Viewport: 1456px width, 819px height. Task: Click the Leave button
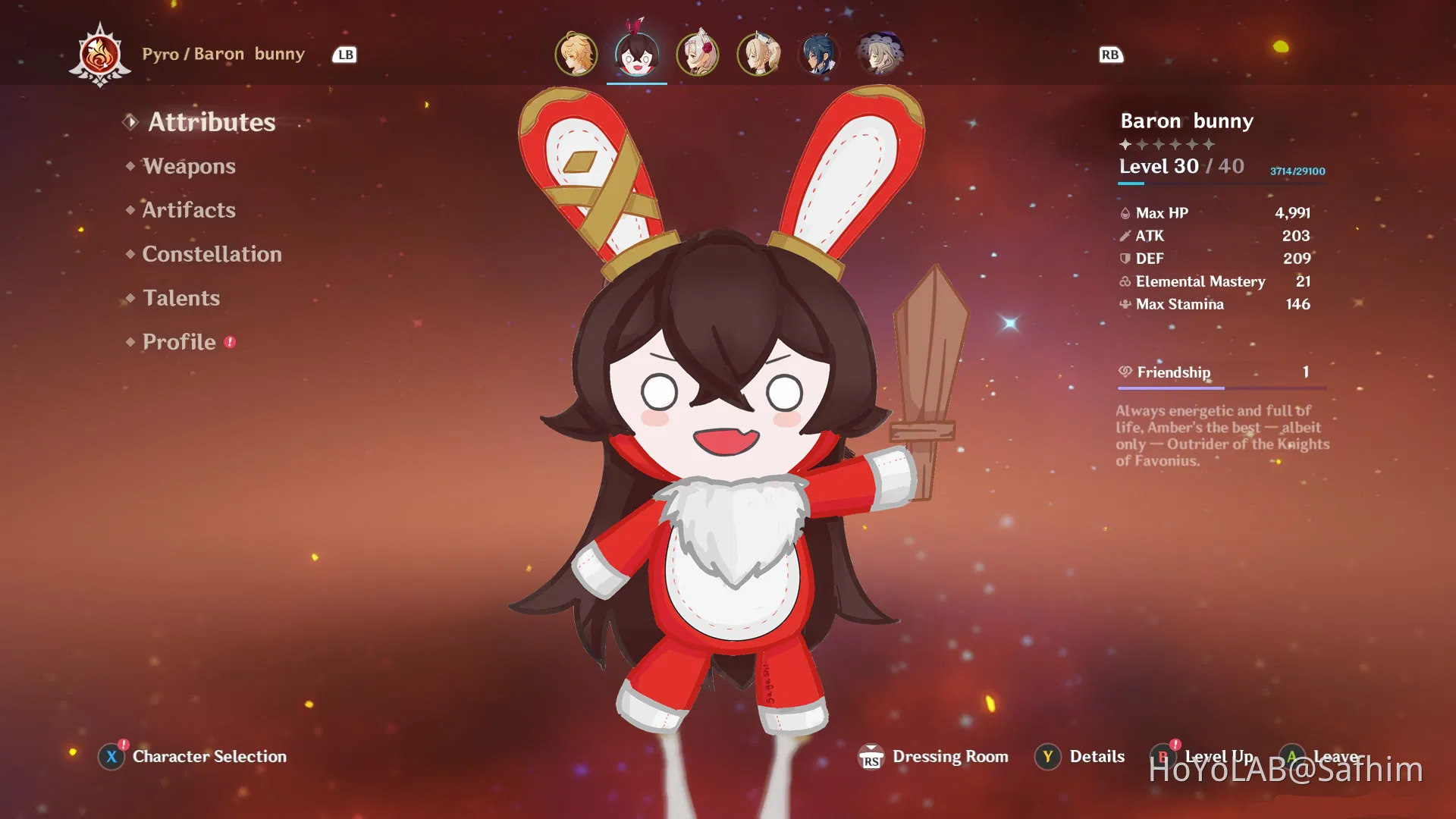click(1336, 756)
